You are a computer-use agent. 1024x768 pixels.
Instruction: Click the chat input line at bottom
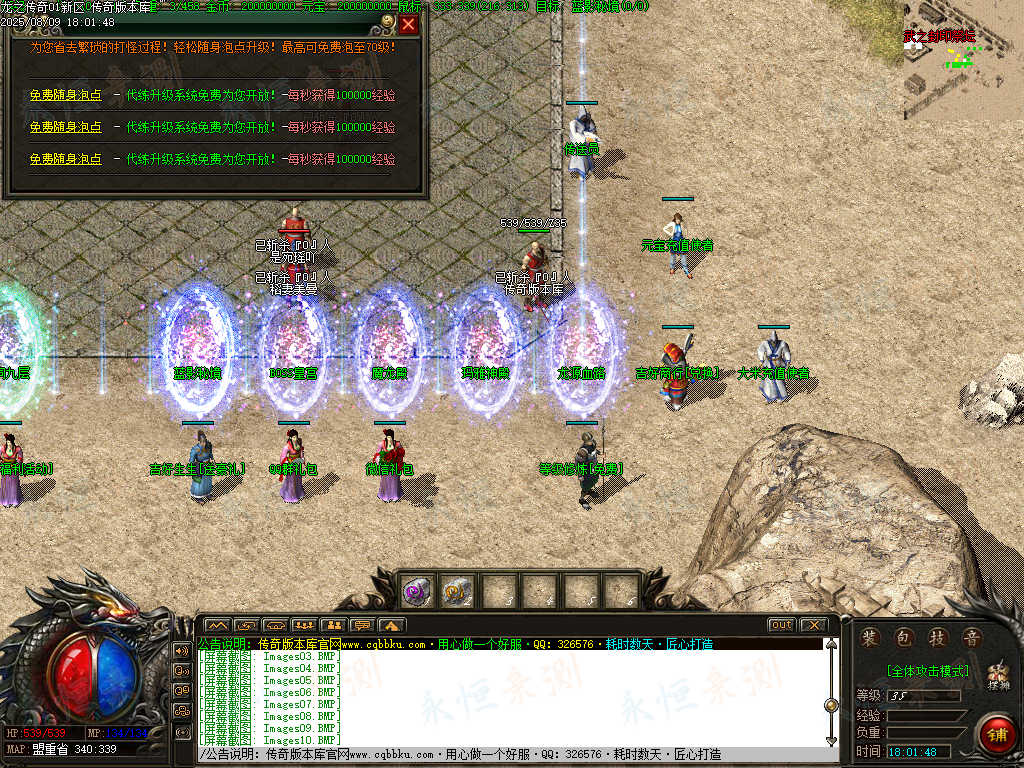coord(500,754)
